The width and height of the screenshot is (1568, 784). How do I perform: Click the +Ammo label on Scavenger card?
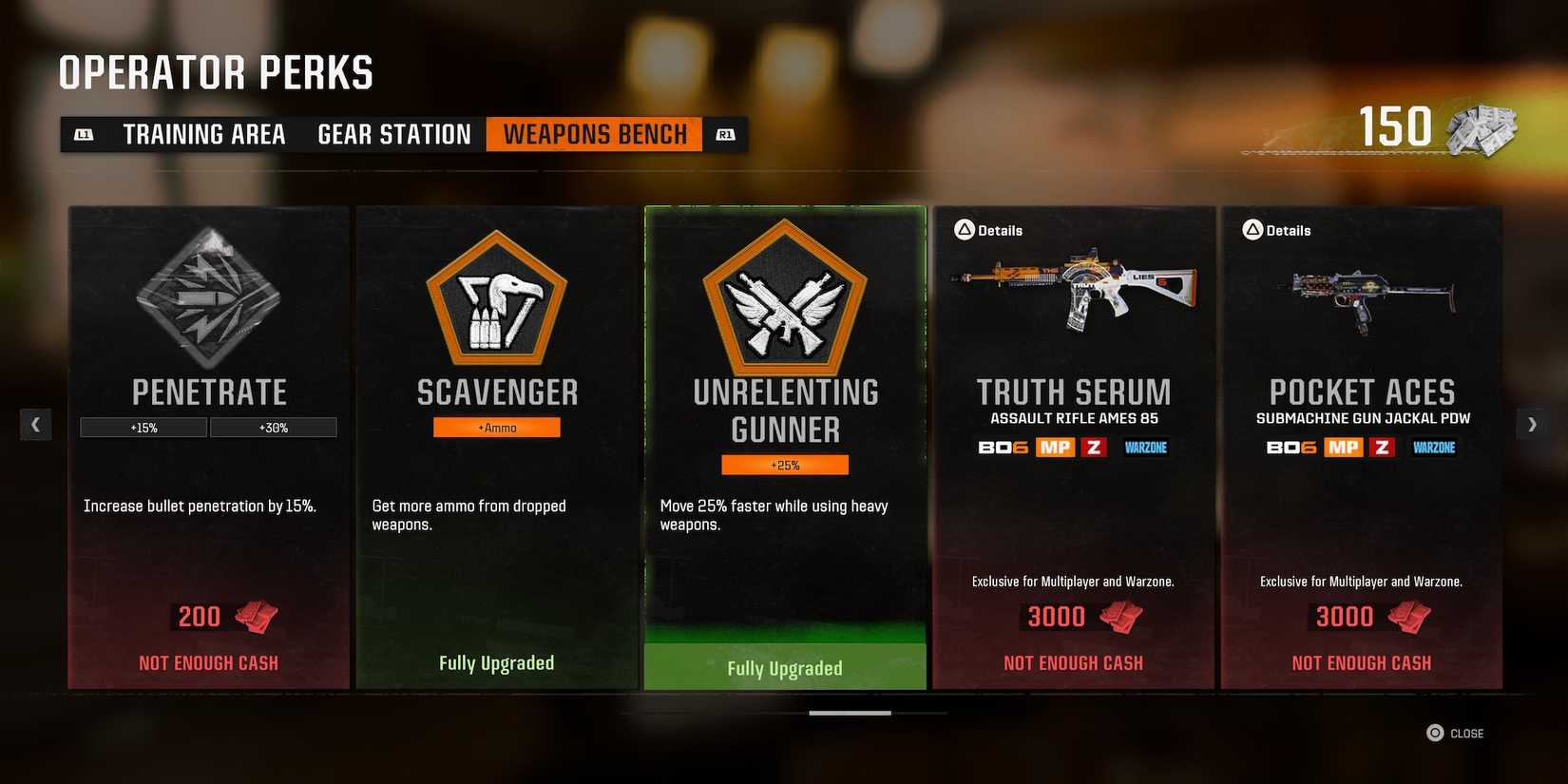(496, 427)
